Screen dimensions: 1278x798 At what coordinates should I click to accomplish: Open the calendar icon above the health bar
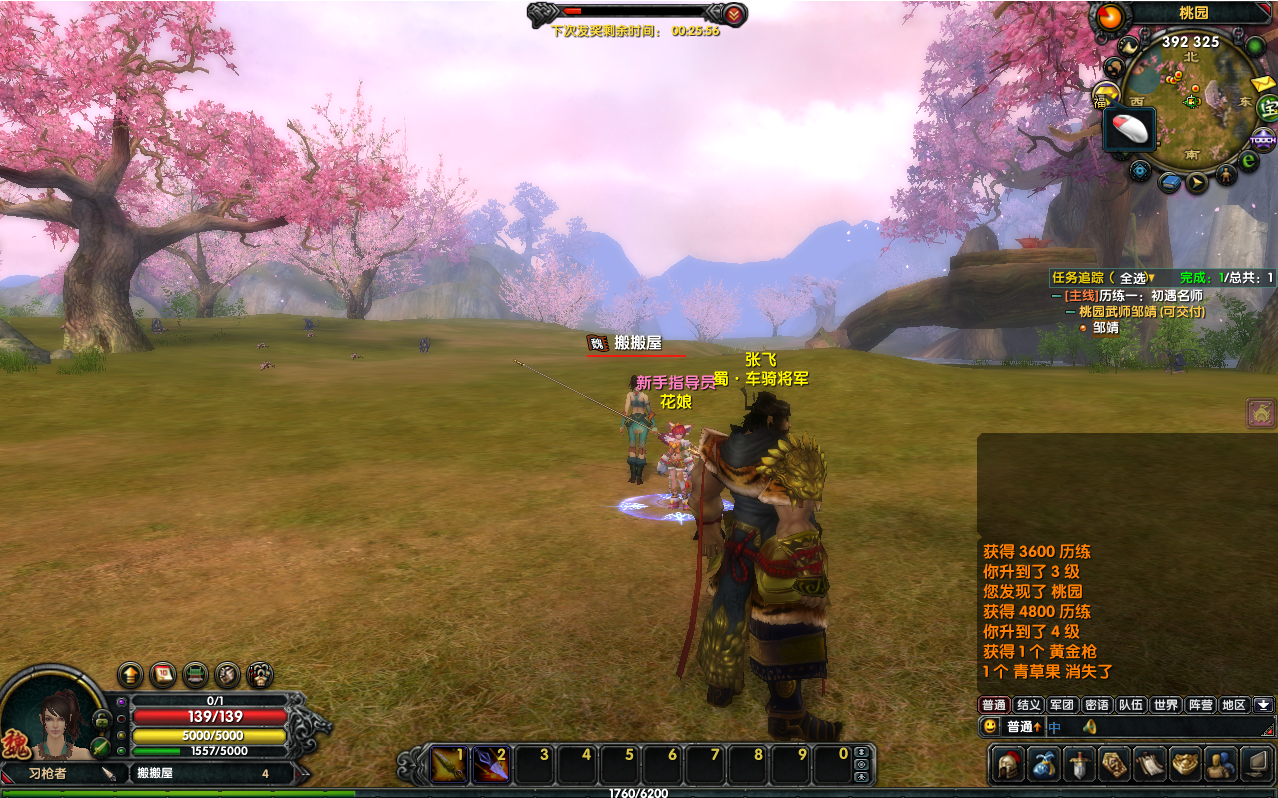click(x=162, y=675)
